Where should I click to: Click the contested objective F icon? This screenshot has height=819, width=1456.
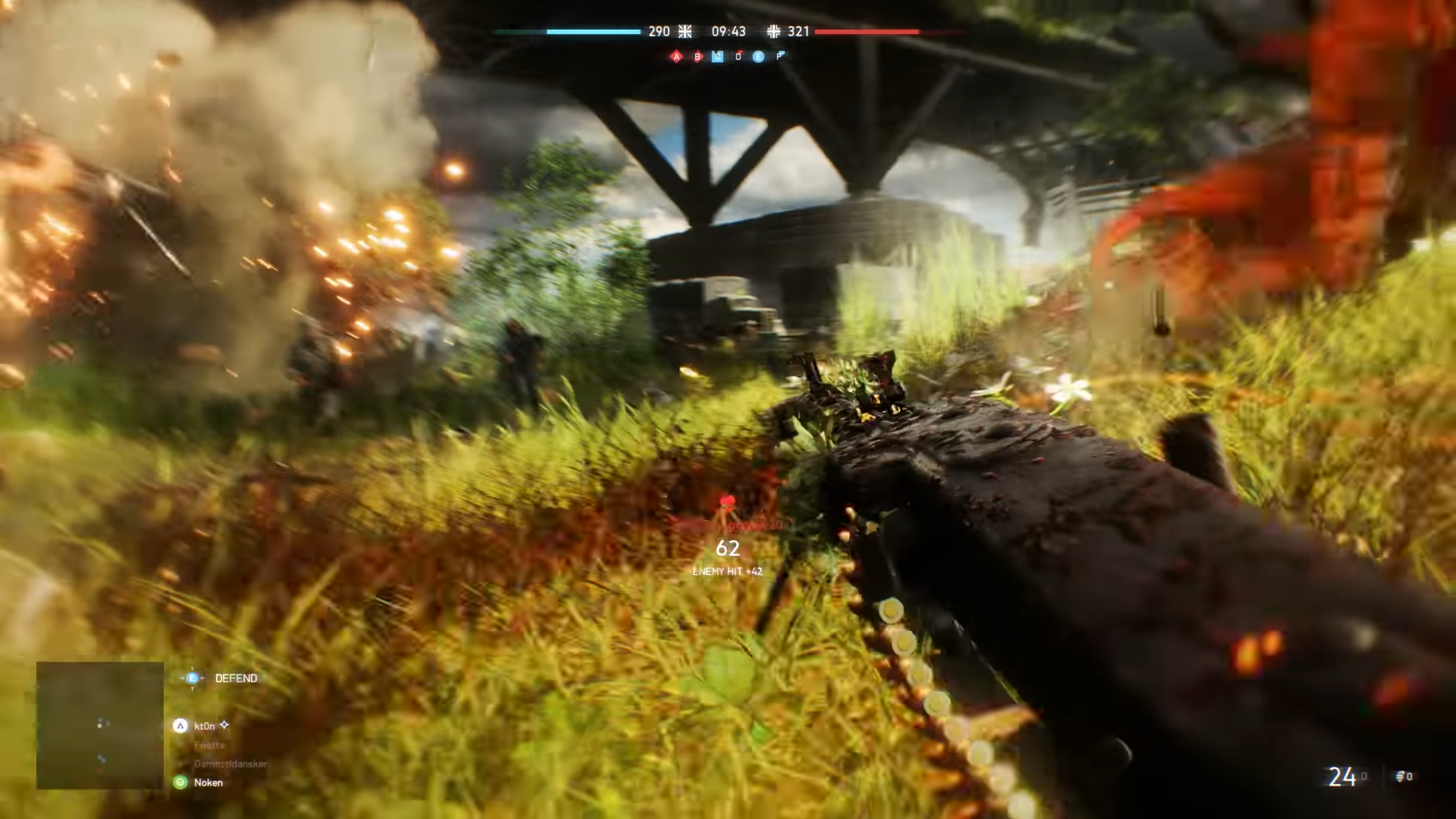(780, 57)
